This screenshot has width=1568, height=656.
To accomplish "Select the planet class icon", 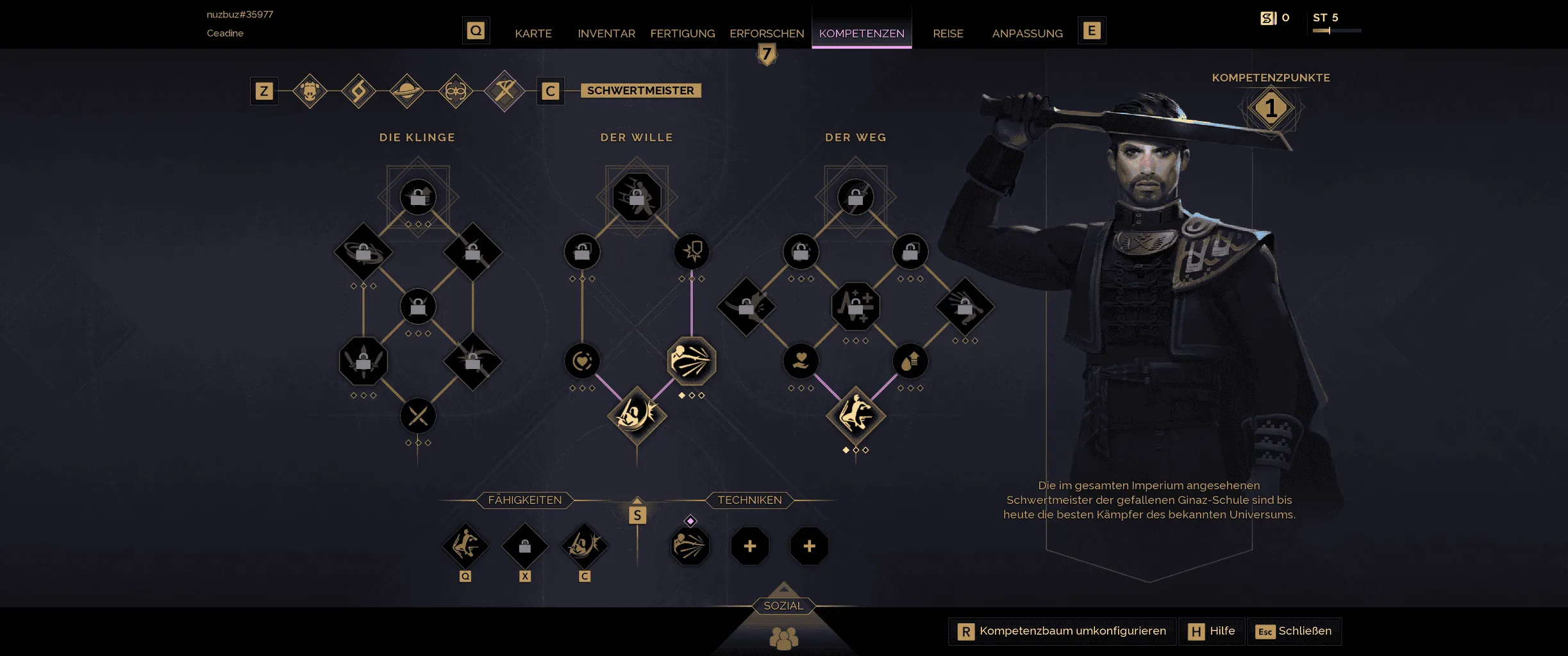I will (x=407, y=91).
